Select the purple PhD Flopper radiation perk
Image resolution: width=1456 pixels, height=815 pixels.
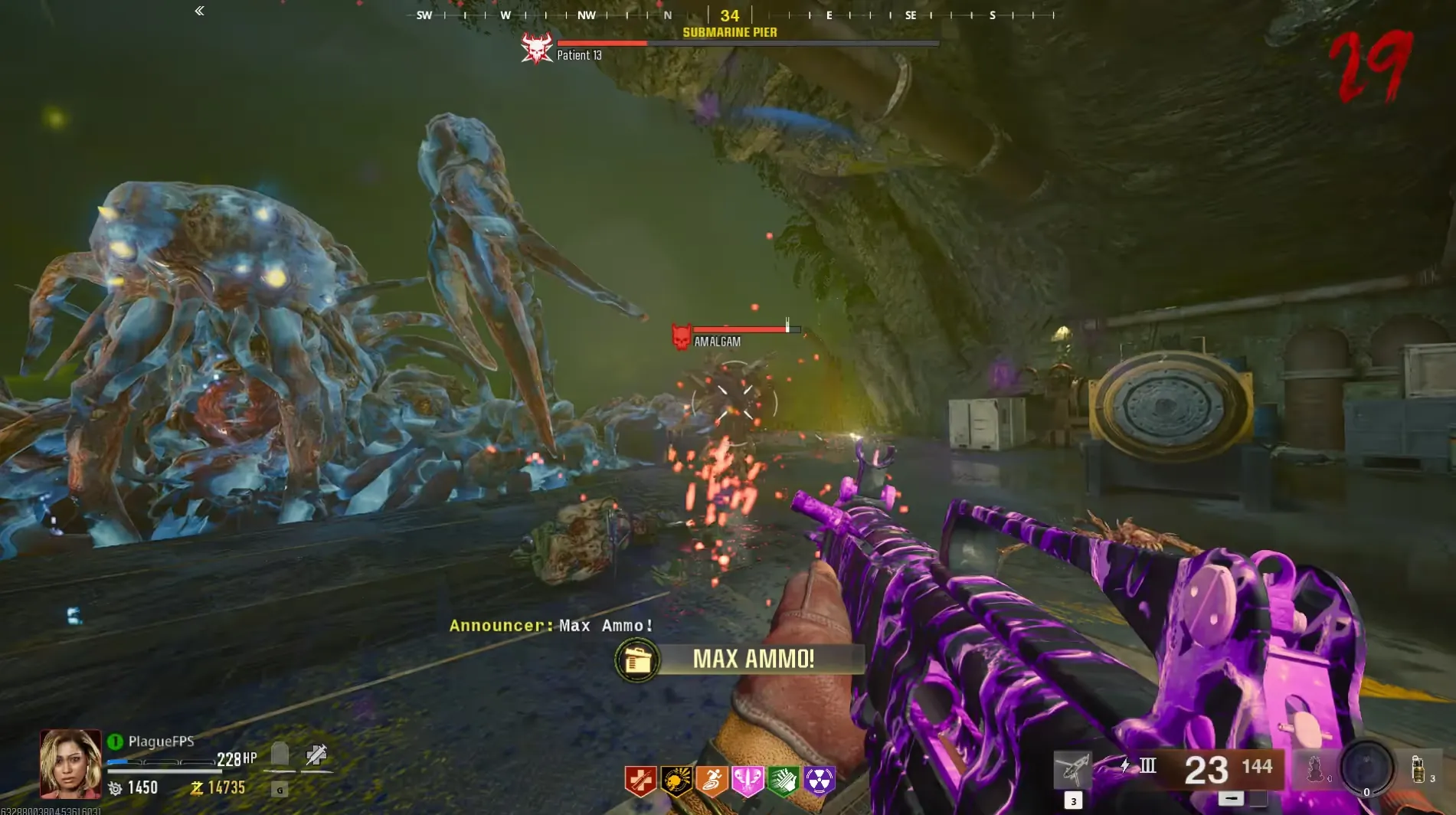[x=819, y=781]
